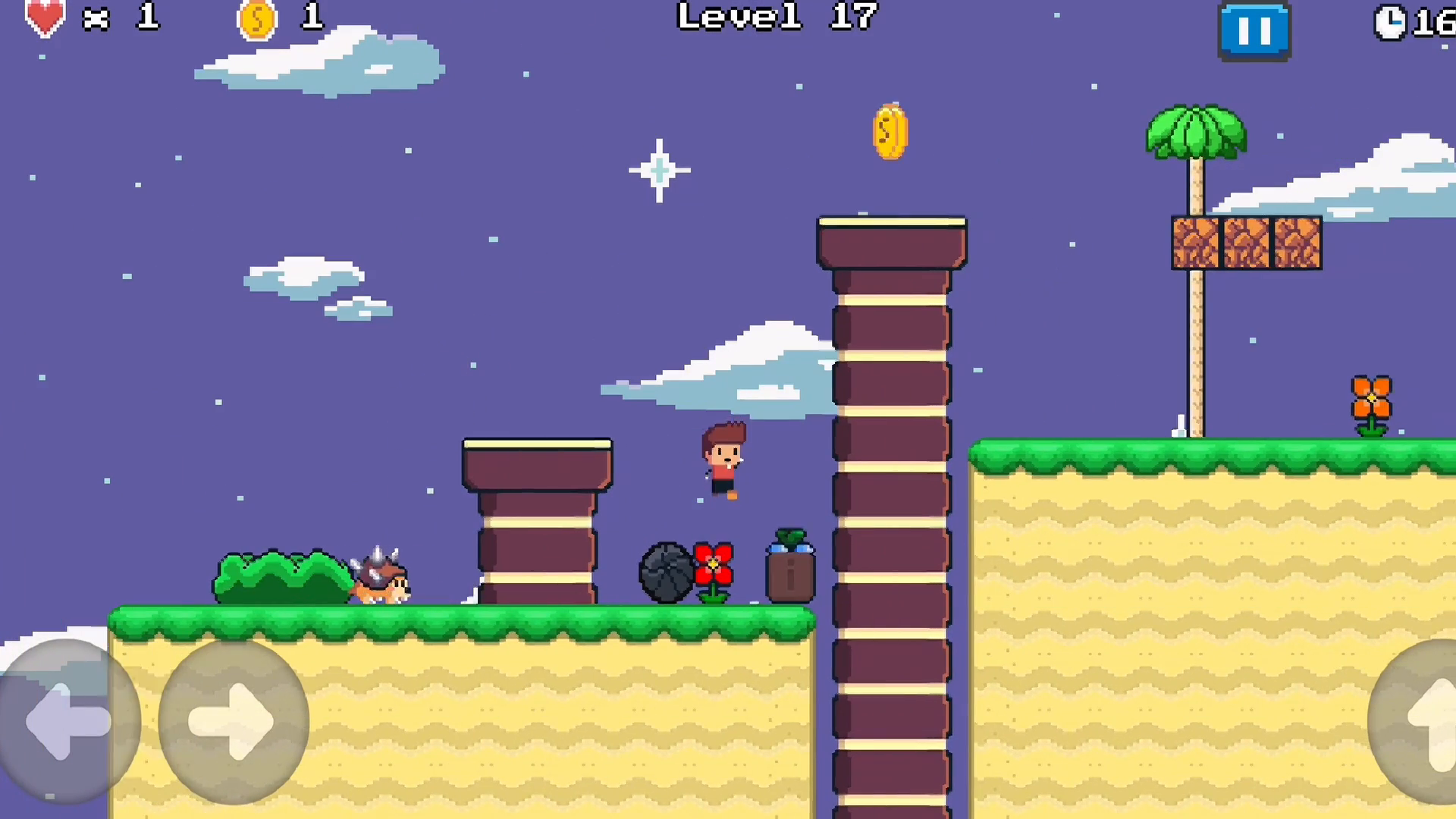Screen dimensions: 1456x819
Task: Click the top of the tall brown pillar
Action: (891, 239)
